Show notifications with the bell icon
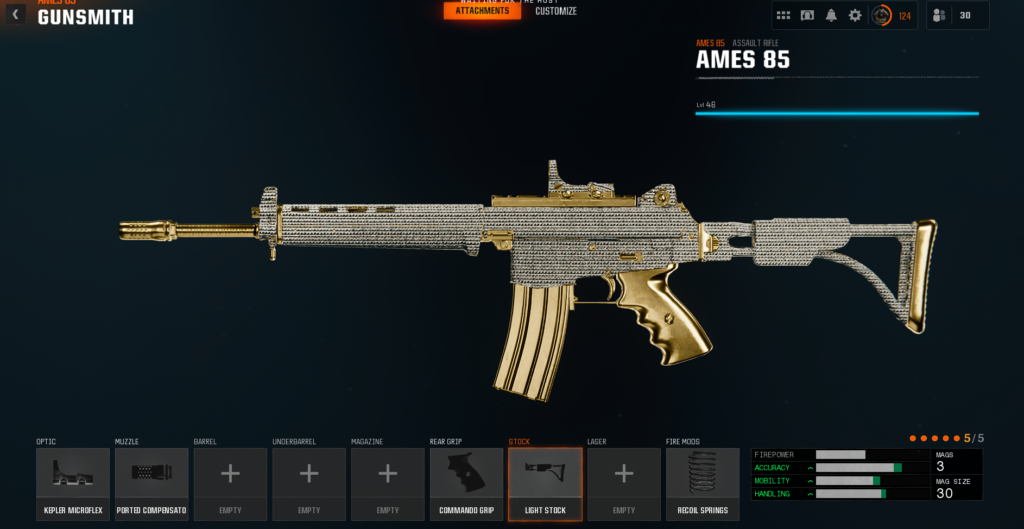 point(831,16)
